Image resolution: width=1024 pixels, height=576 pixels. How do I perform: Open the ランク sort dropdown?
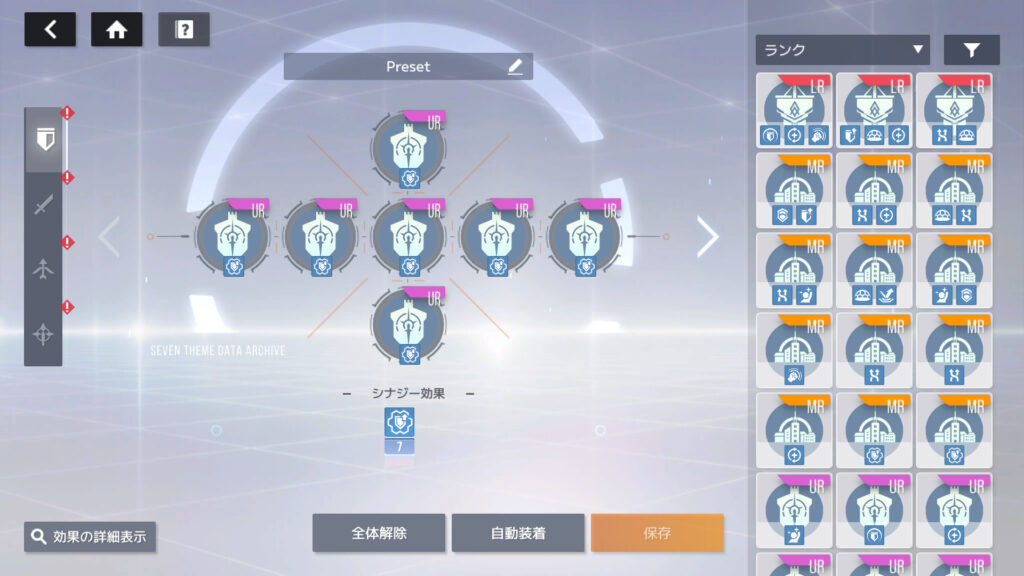point(842,50)
